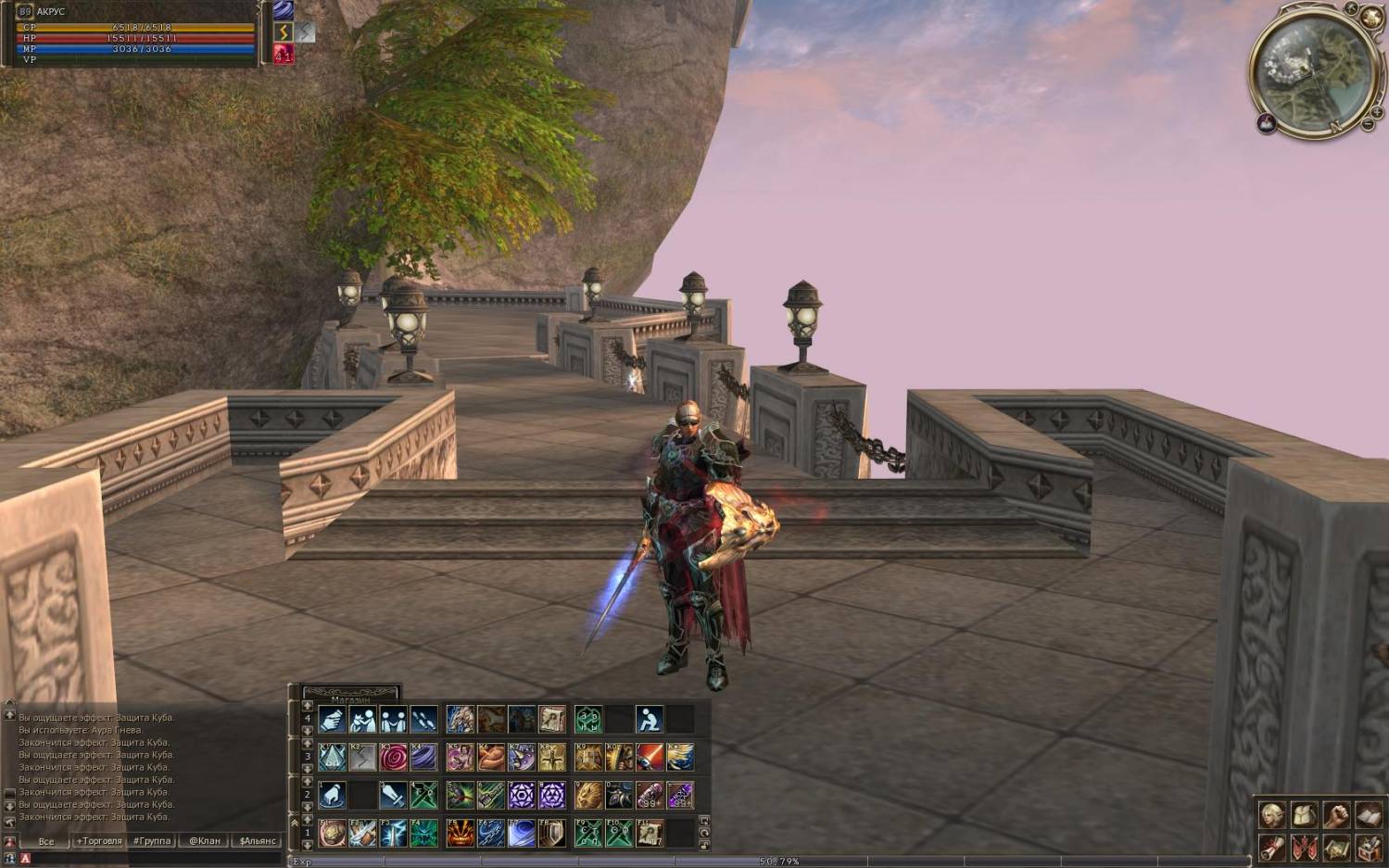Open the world map parchment icon
This screenshot has width=1389, height=868.
[x=1336, y=847]
